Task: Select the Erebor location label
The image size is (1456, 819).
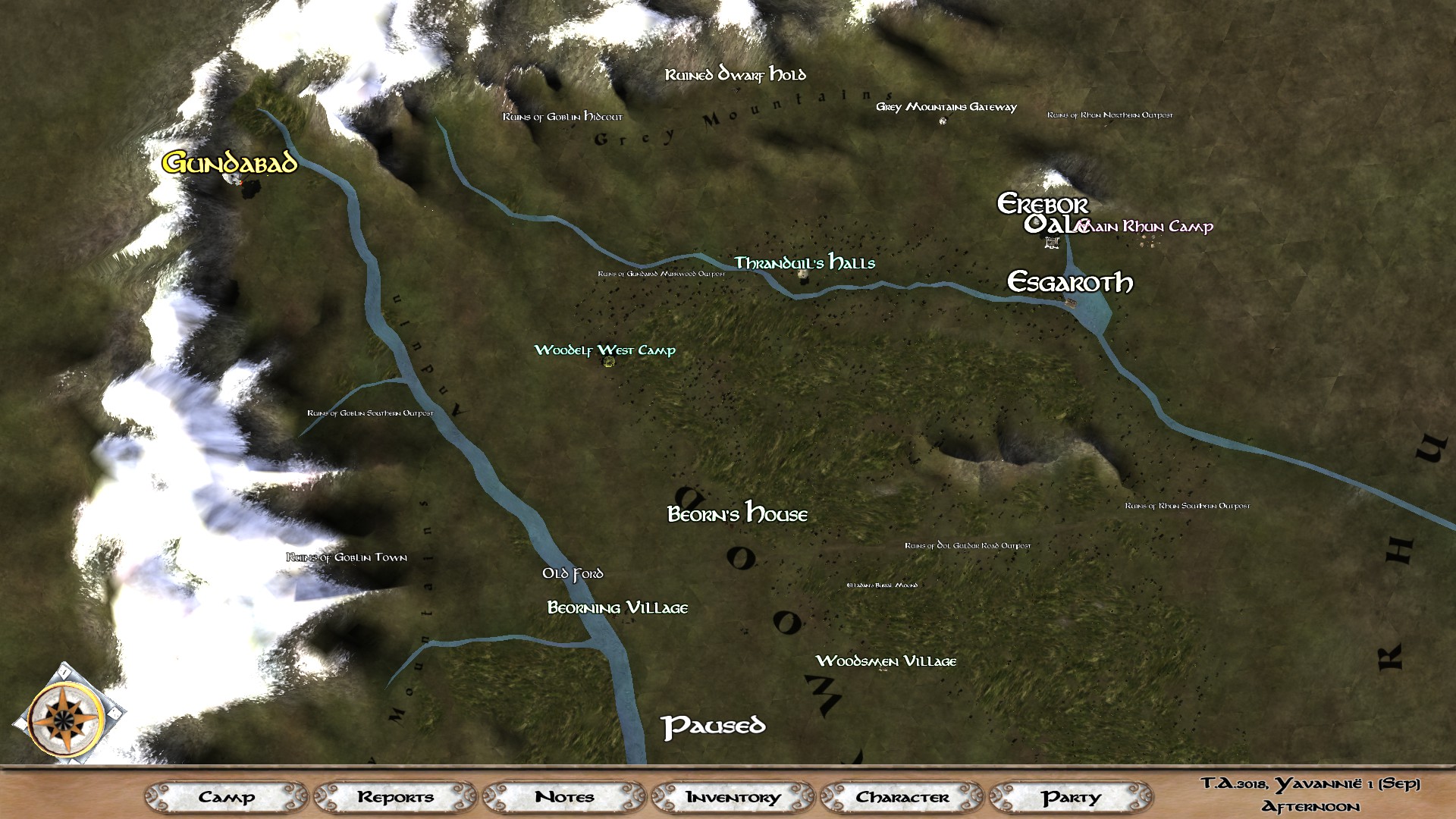Action: point(1043,204)
